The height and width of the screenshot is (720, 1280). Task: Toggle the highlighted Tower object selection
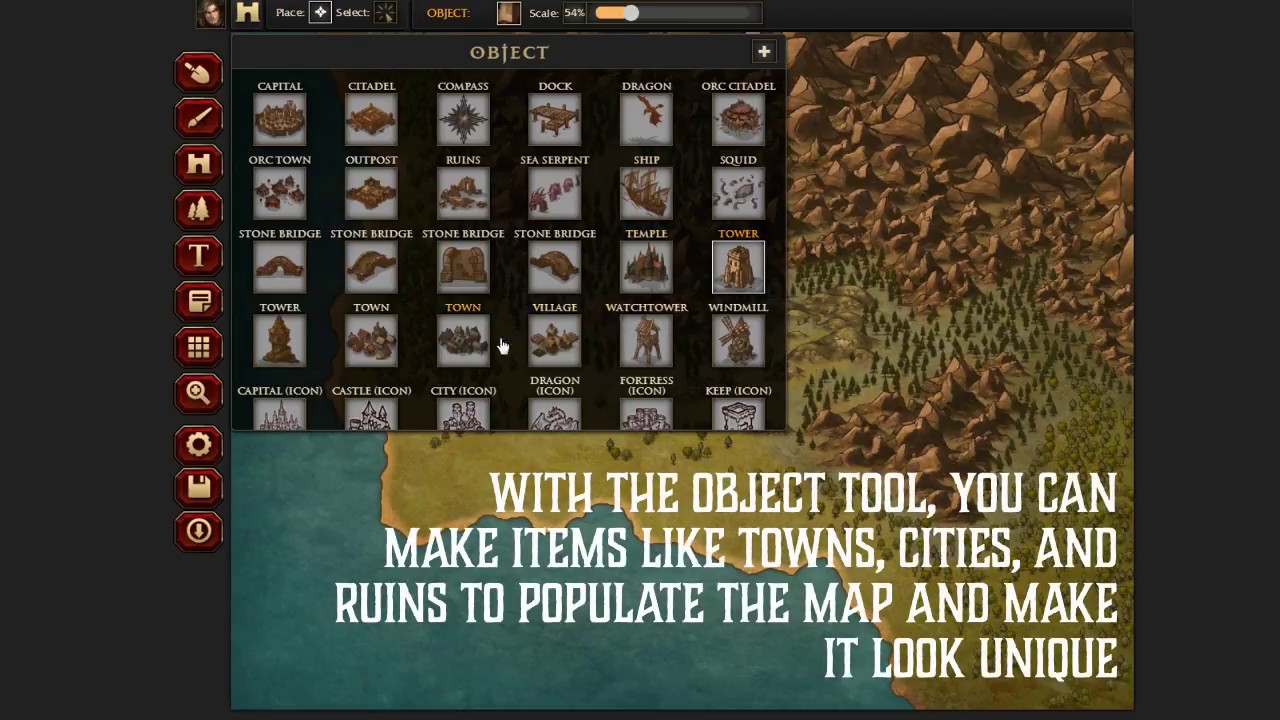click(x=738, y=266)
